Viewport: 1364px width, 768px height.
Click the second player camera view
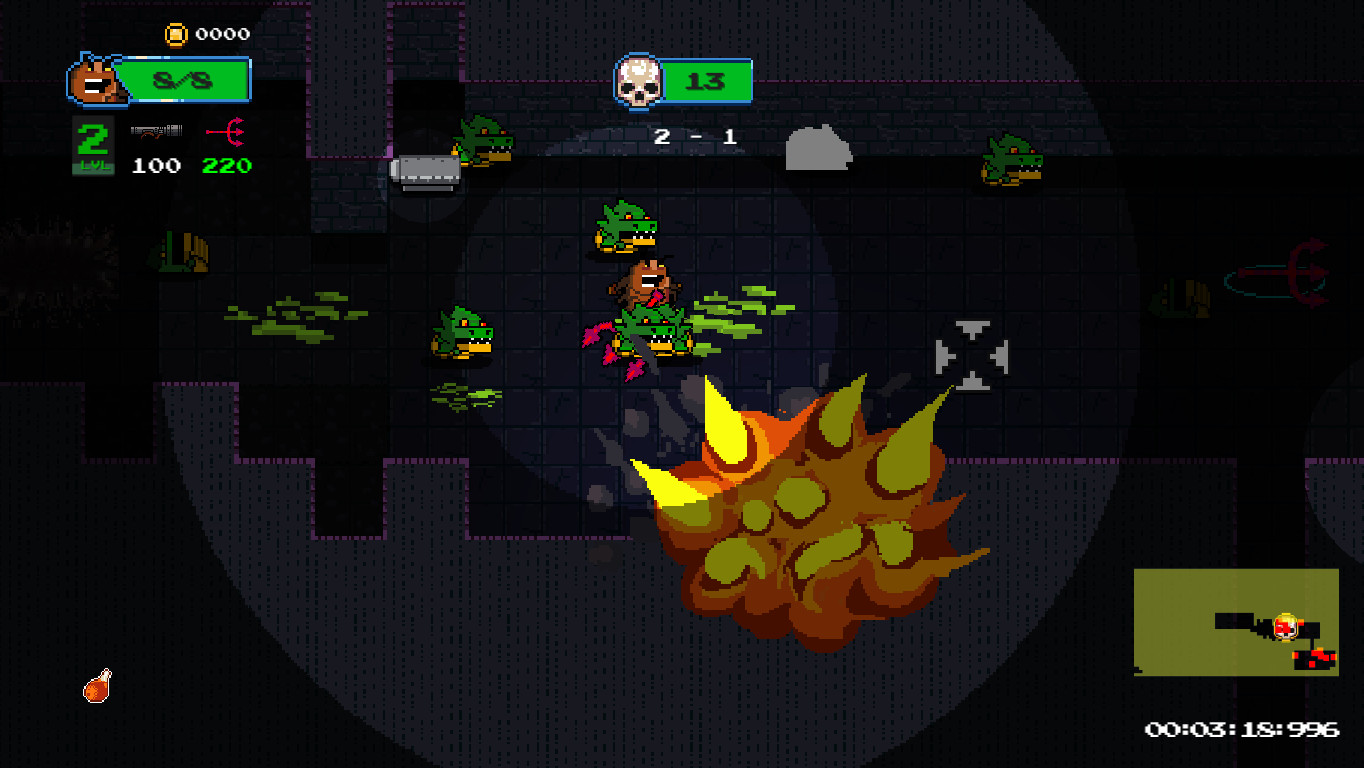pyautogui.click(x=1237, y=620)
